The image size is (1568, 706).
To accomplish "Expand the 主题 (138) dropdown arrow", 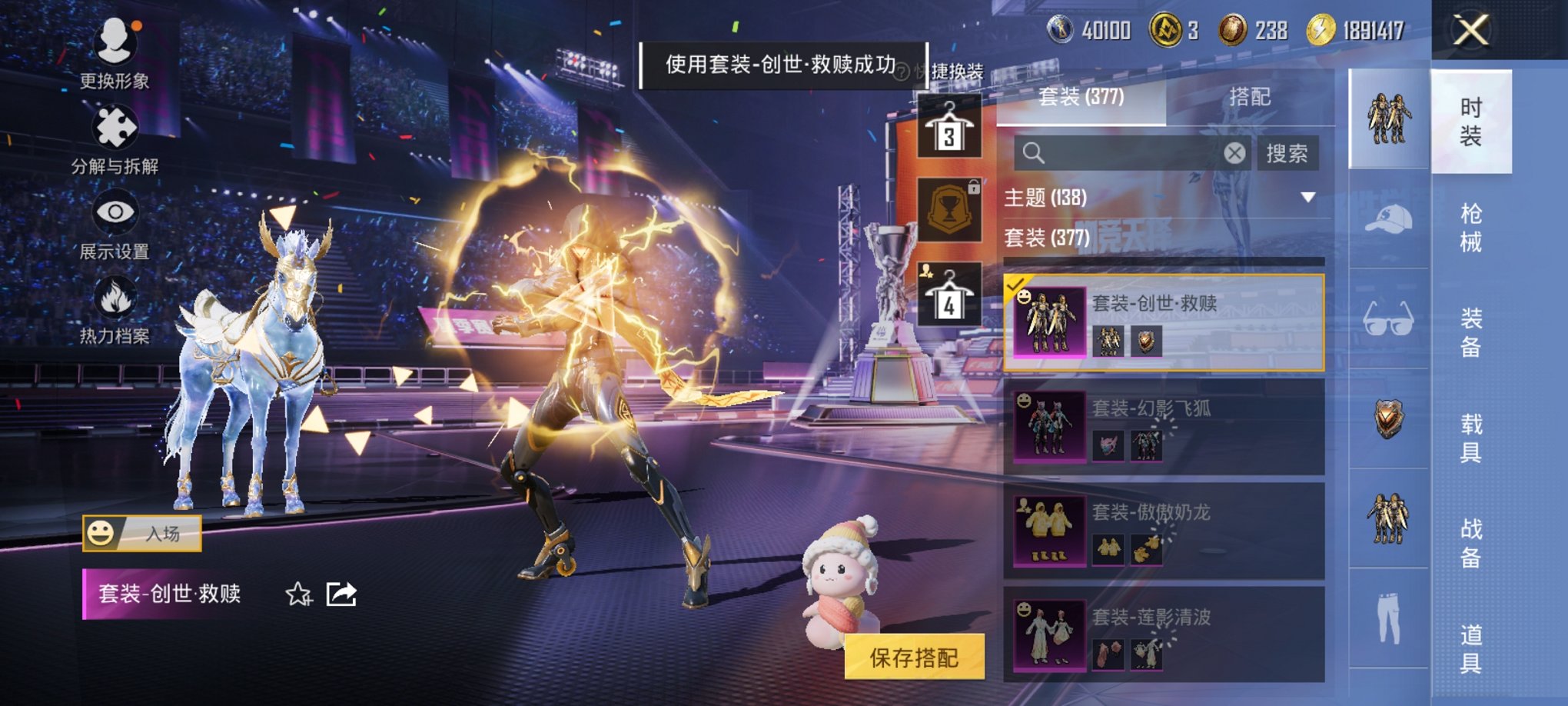I will click(1308, 198).
